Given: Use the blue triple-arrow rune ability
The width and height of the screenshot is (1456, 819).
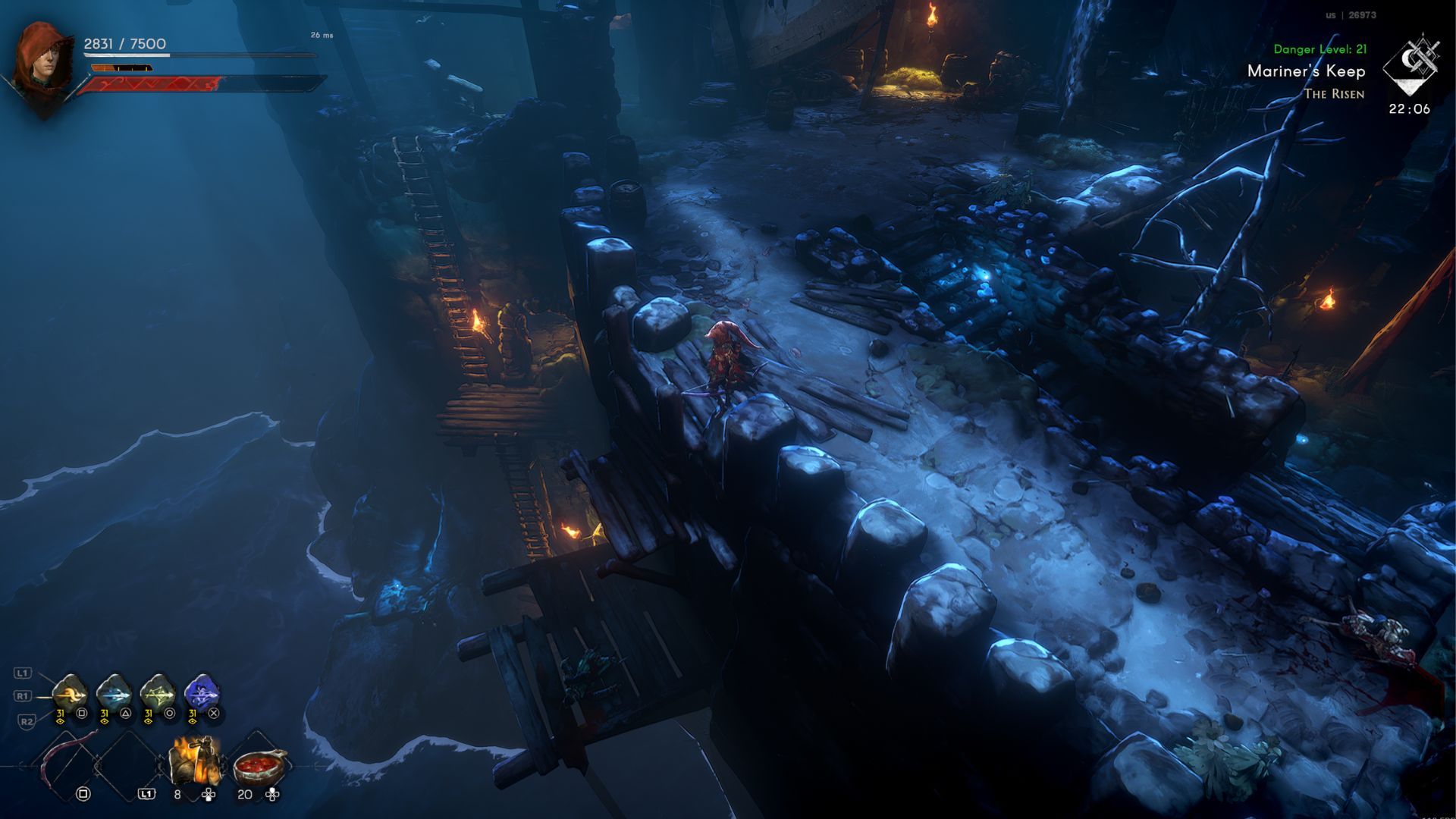Looking at the screenshot, I should 114,692.
